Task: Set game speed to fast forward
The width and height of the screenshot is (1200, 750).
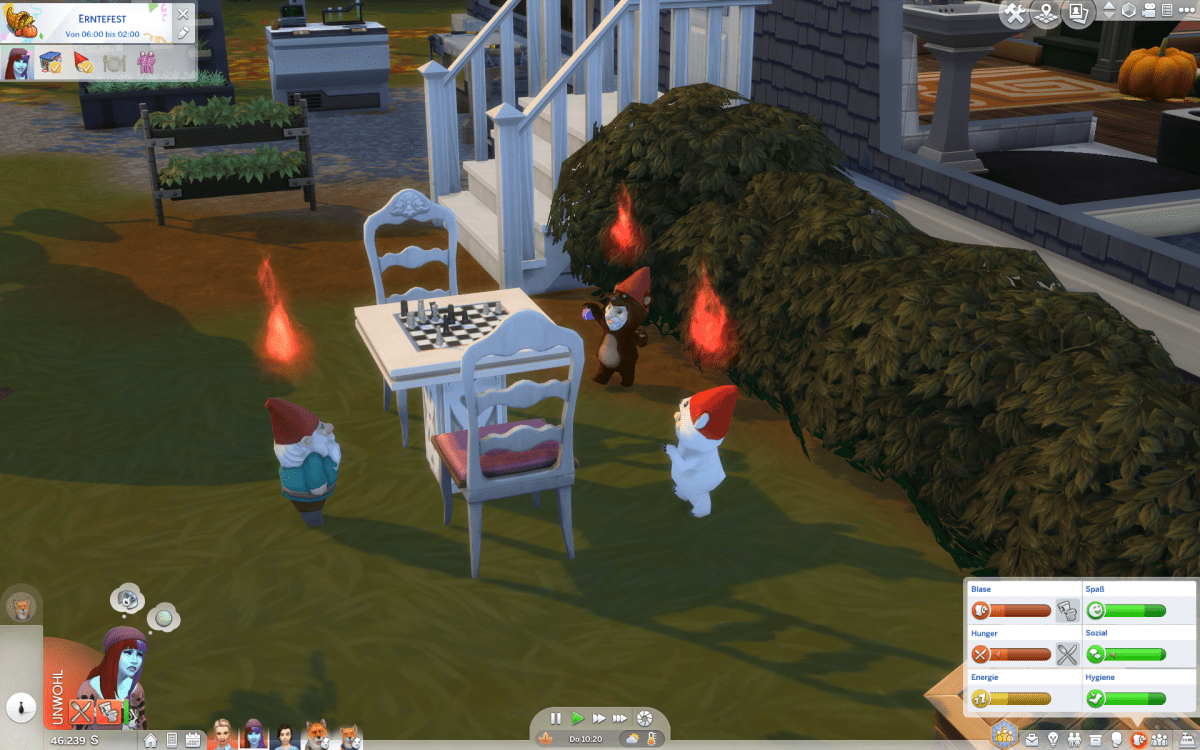Action: [598, 718]
